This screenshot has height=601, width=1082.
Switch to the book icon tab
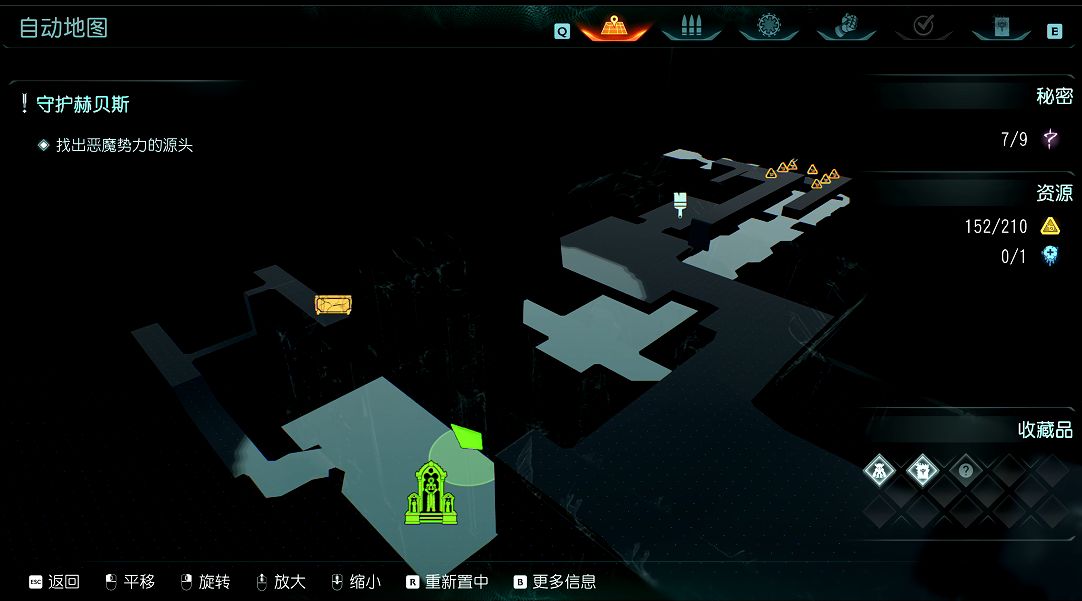tap(1001, 27)
